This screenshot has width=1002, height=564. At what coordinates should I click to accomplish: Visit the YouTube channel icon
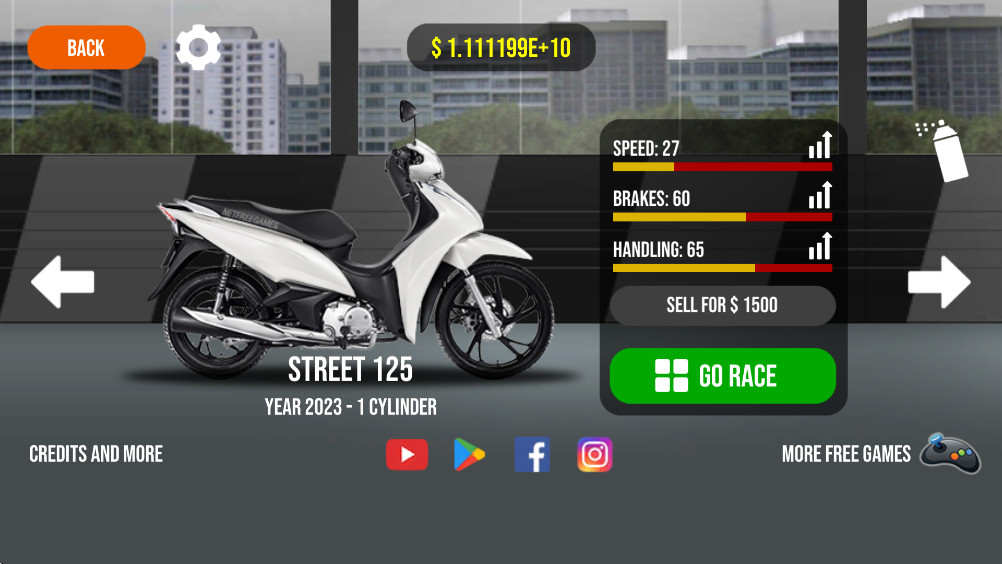click(407, 455)
